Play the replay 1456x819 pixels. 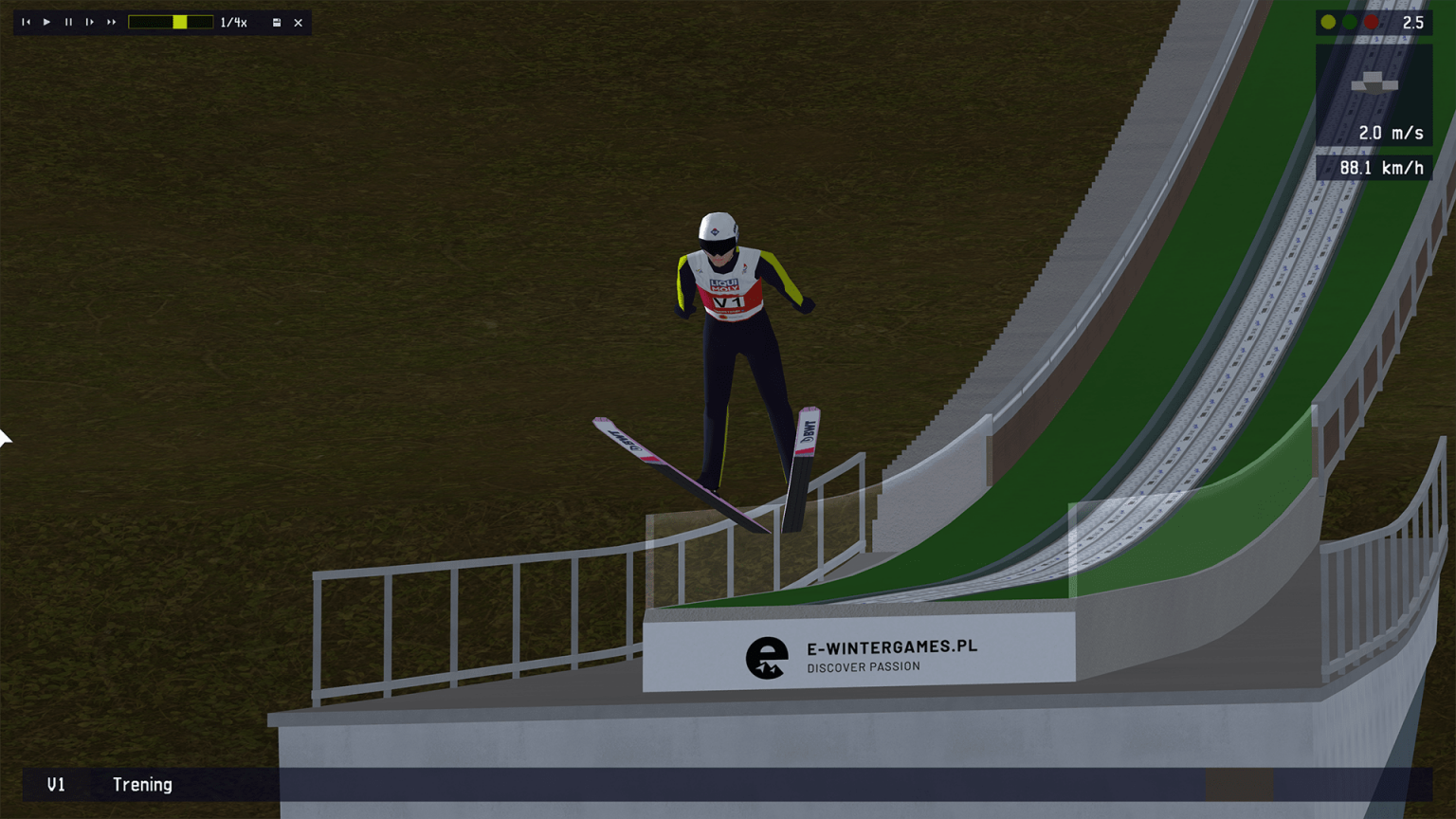click(46, 23)
